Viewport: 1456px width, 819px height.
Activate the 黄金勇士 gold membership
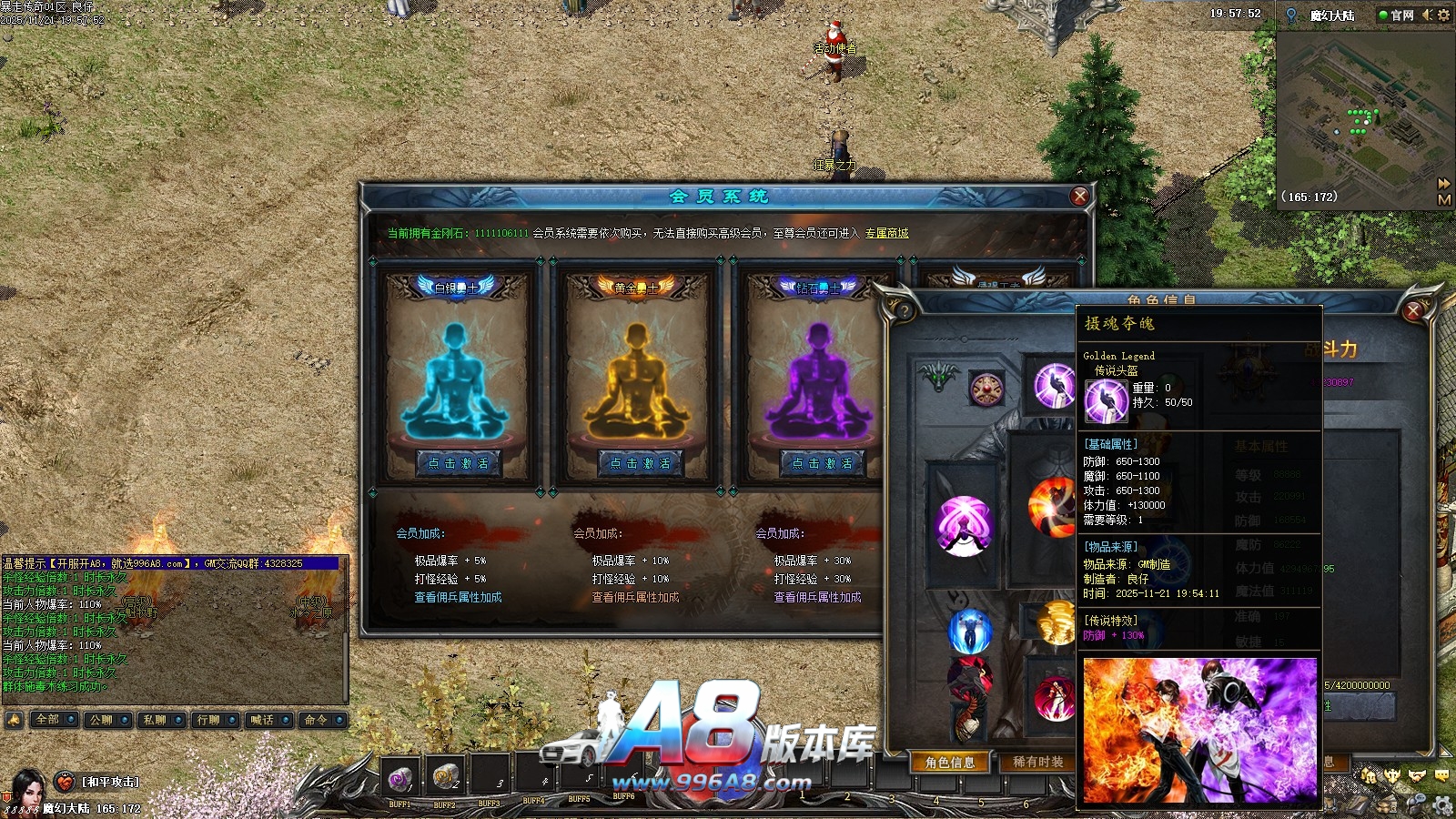tap(640, 463)
